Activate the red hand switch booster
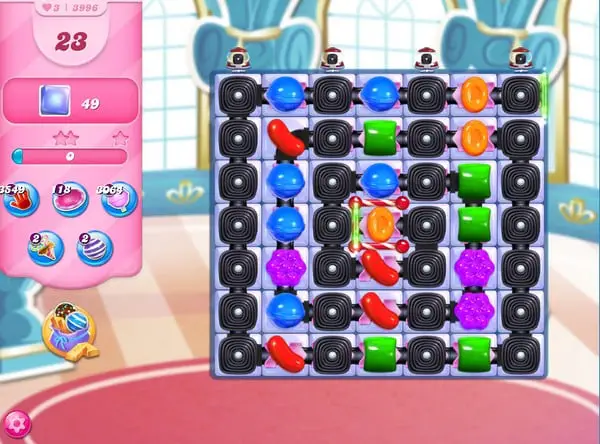Screen dimensions: 600x444 (20, 200)
